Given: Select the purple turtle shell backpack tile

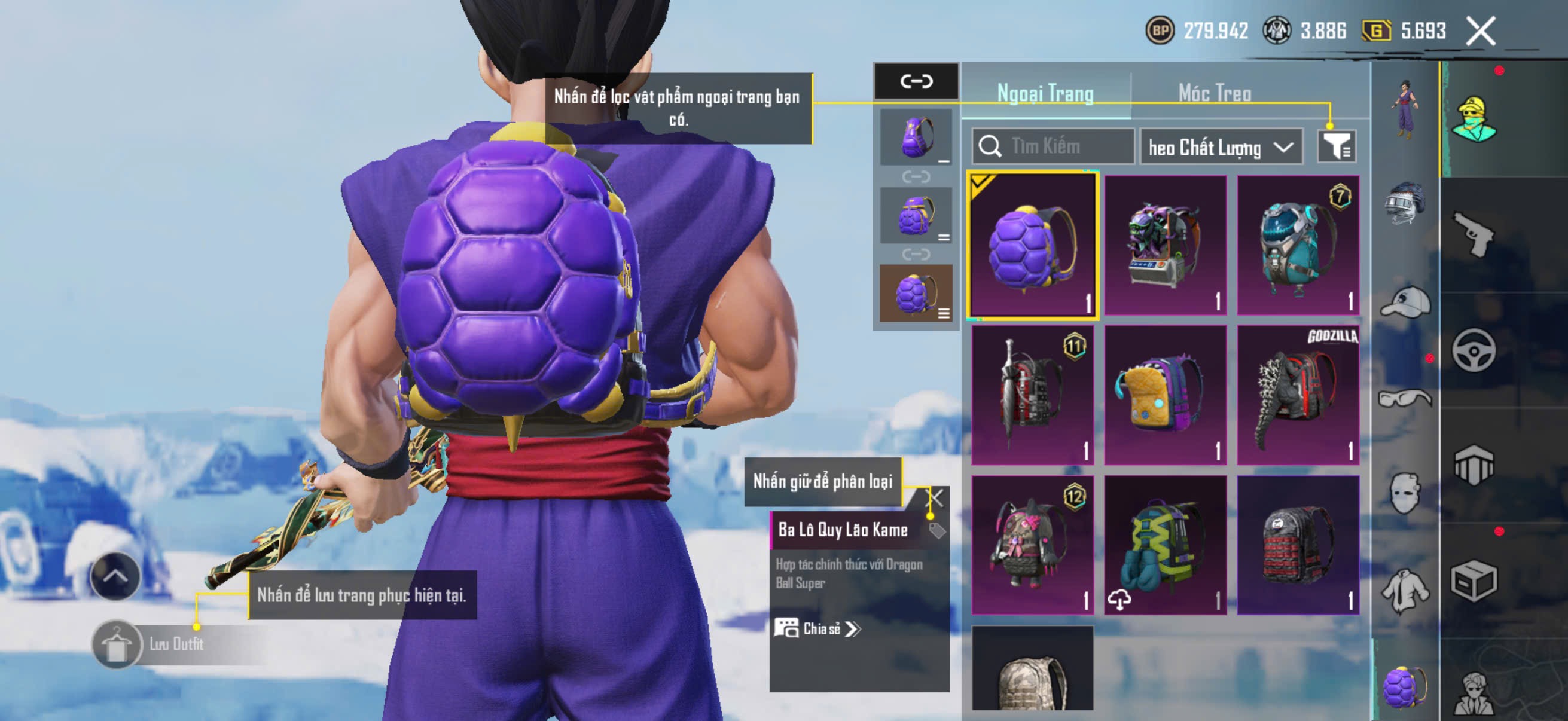Looking at the screenshot, I should [1032, 245].
